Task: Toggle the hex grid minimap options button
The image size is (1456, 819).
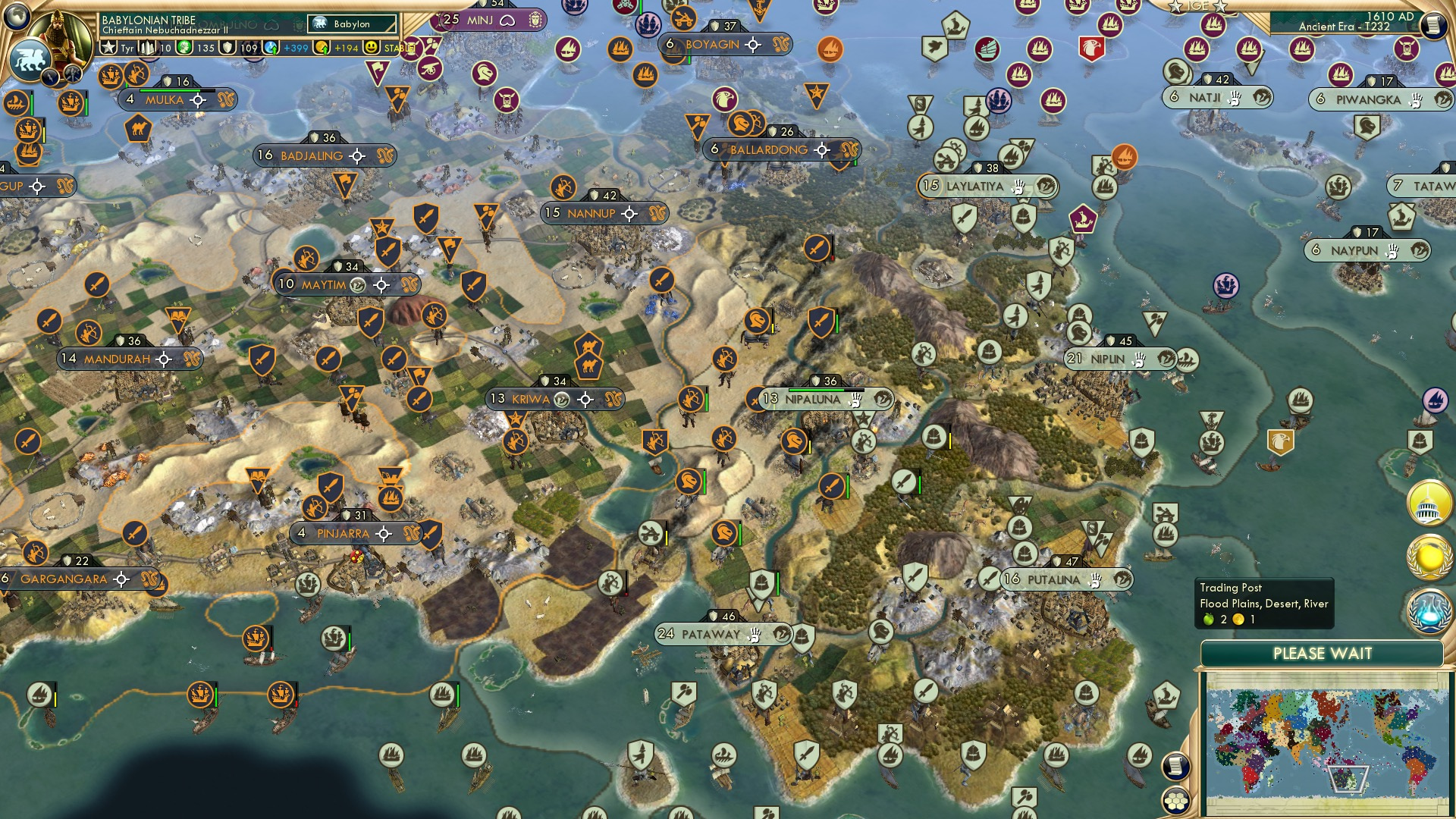Action: point(1175,800)
